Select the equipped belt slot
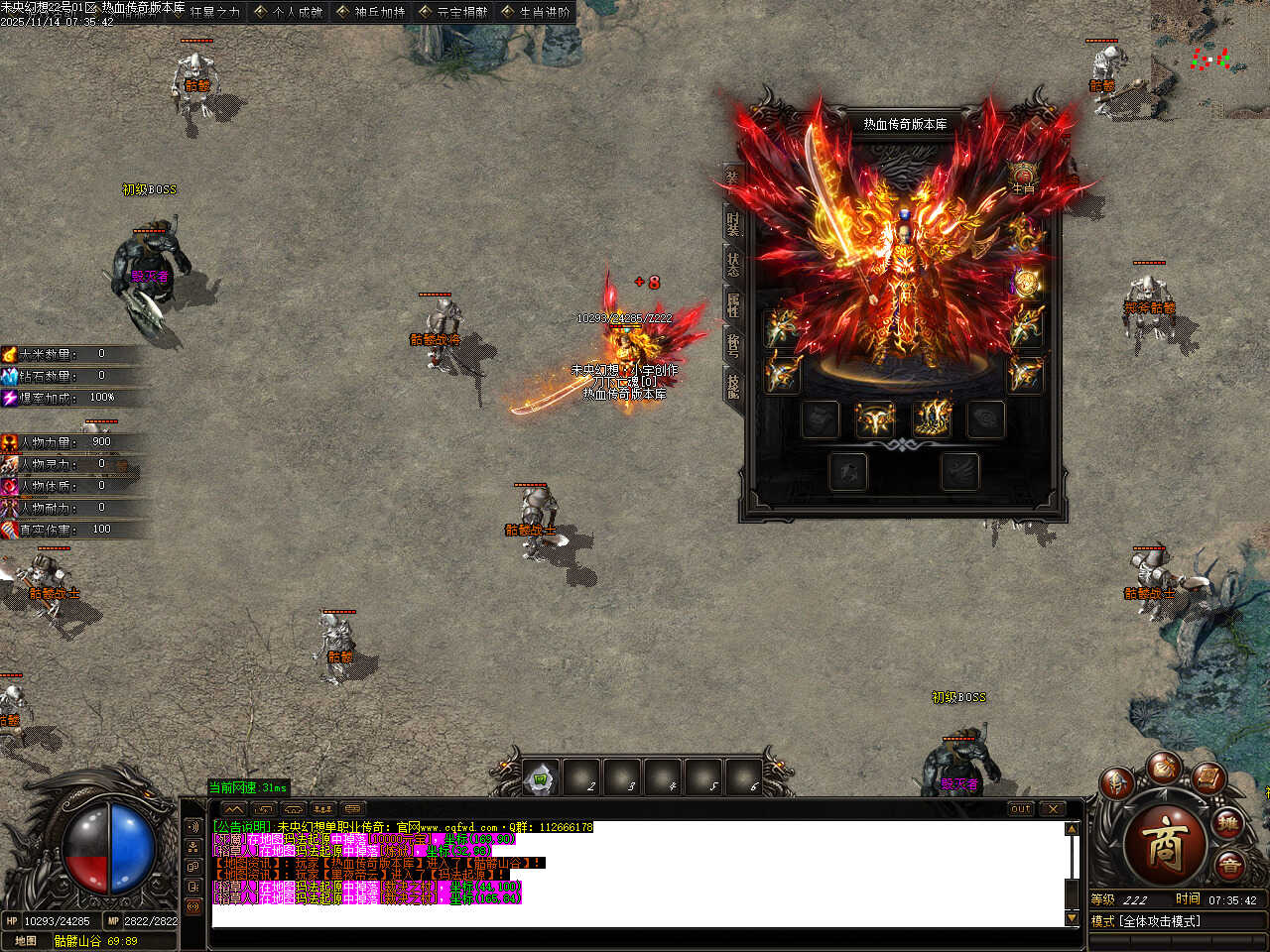 875,418
